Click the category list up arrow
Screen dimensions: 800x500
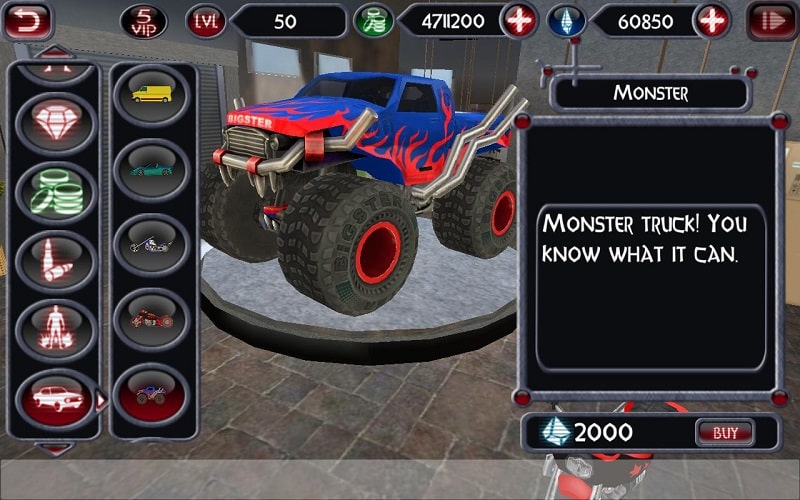57,50
